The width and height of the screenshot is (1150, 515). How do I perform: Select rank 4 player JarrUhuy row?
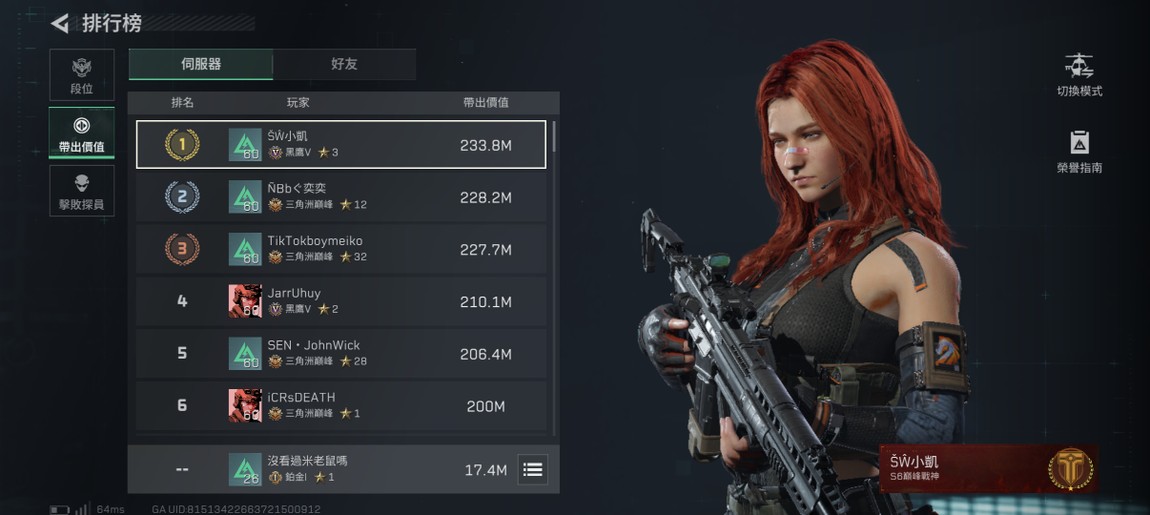click(341, 301)
